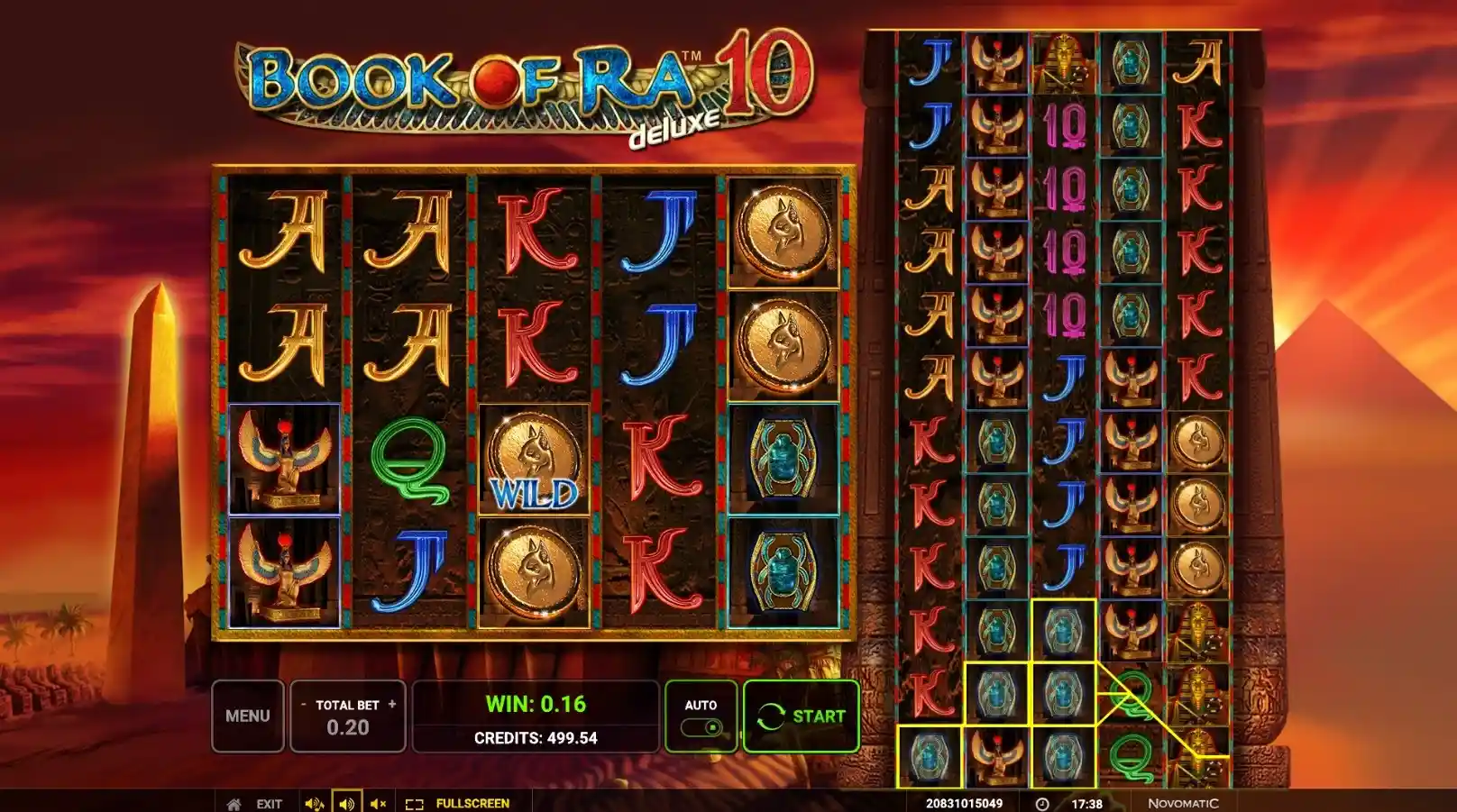This screenshot has height=812, width=1457.
Task: Select the sound-effects-only speaker icon
Action: (x=346, y=803)
